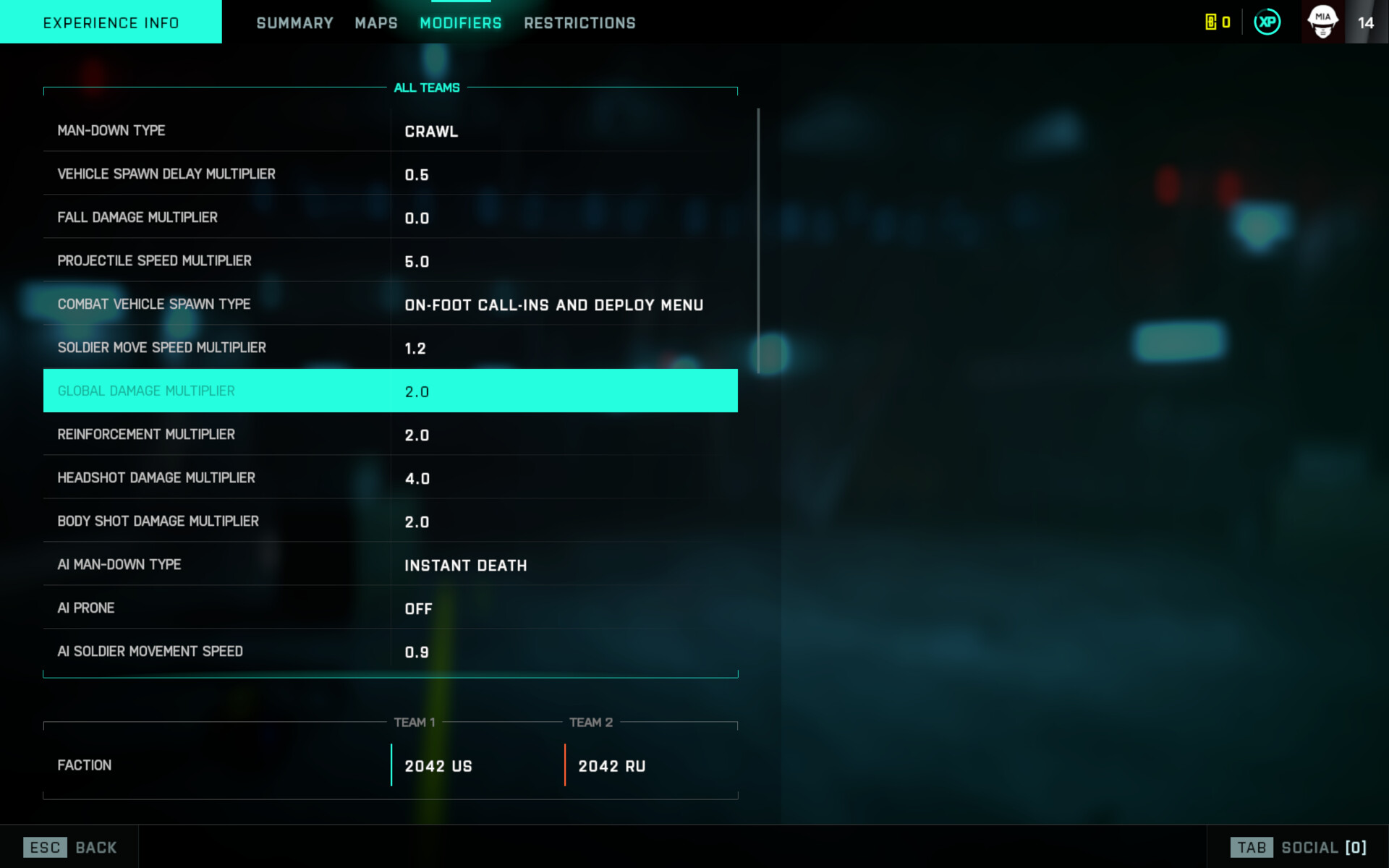Open the MIA player profile avatar
This screenshot has height=868, width=1389.
click(x=1322, y=22)
